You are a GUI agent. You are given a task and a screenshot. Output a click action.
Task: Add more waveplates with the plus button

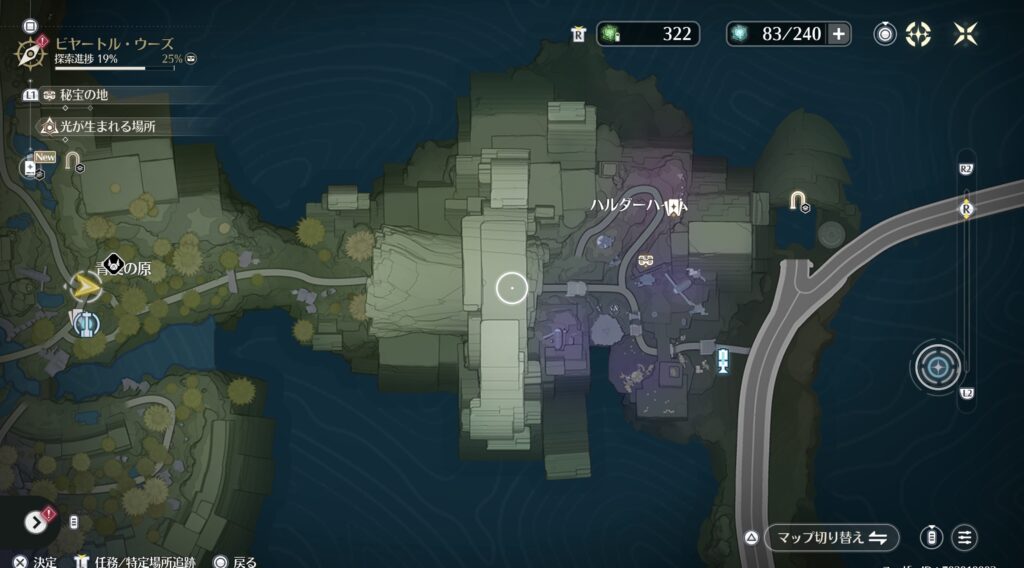point(838,34)
